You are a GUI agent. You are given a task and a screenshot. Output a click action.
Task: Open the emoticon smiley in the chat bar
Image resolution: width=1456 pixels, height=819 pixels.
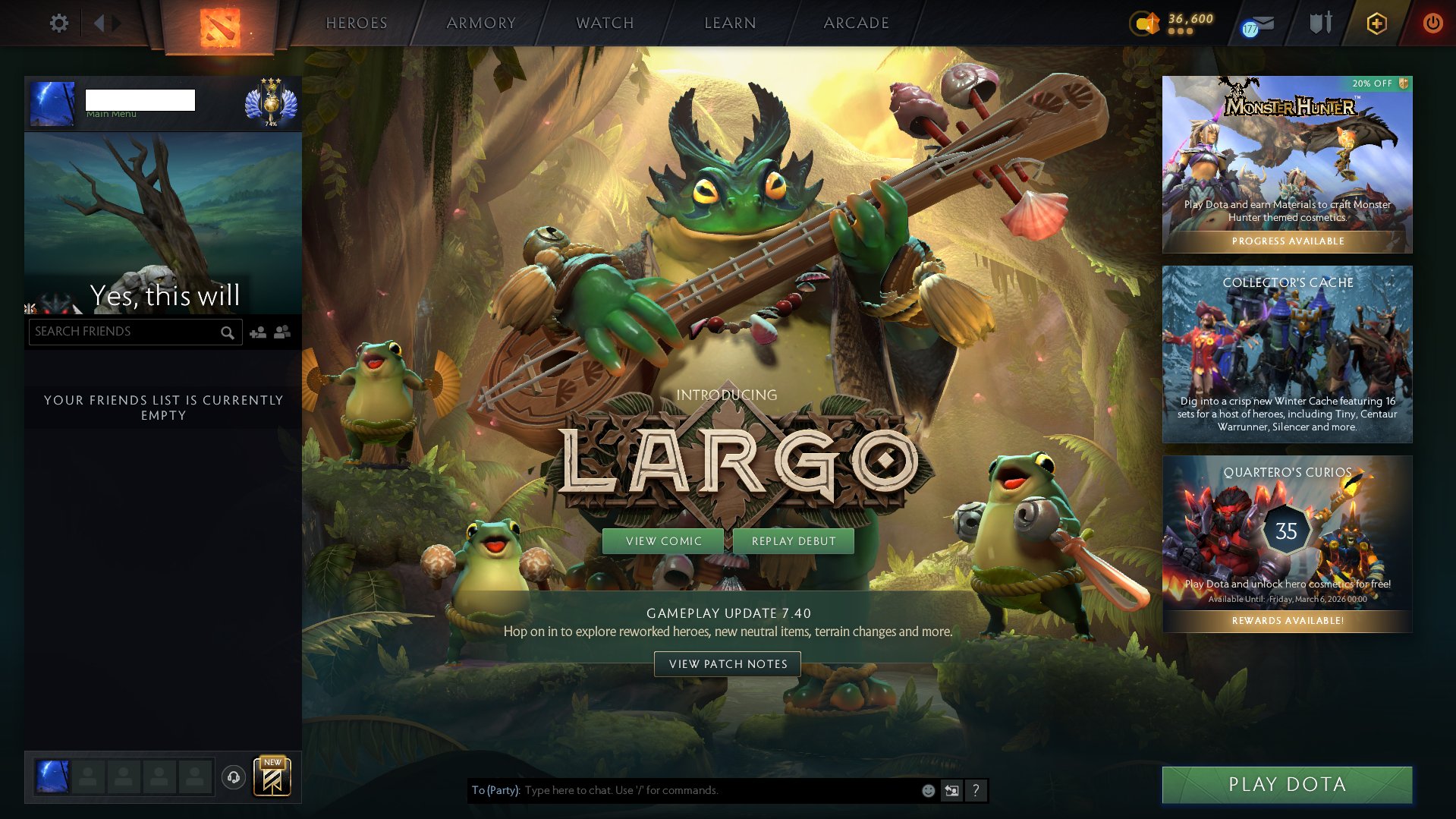pyautogui.click(x=927, y=790)
